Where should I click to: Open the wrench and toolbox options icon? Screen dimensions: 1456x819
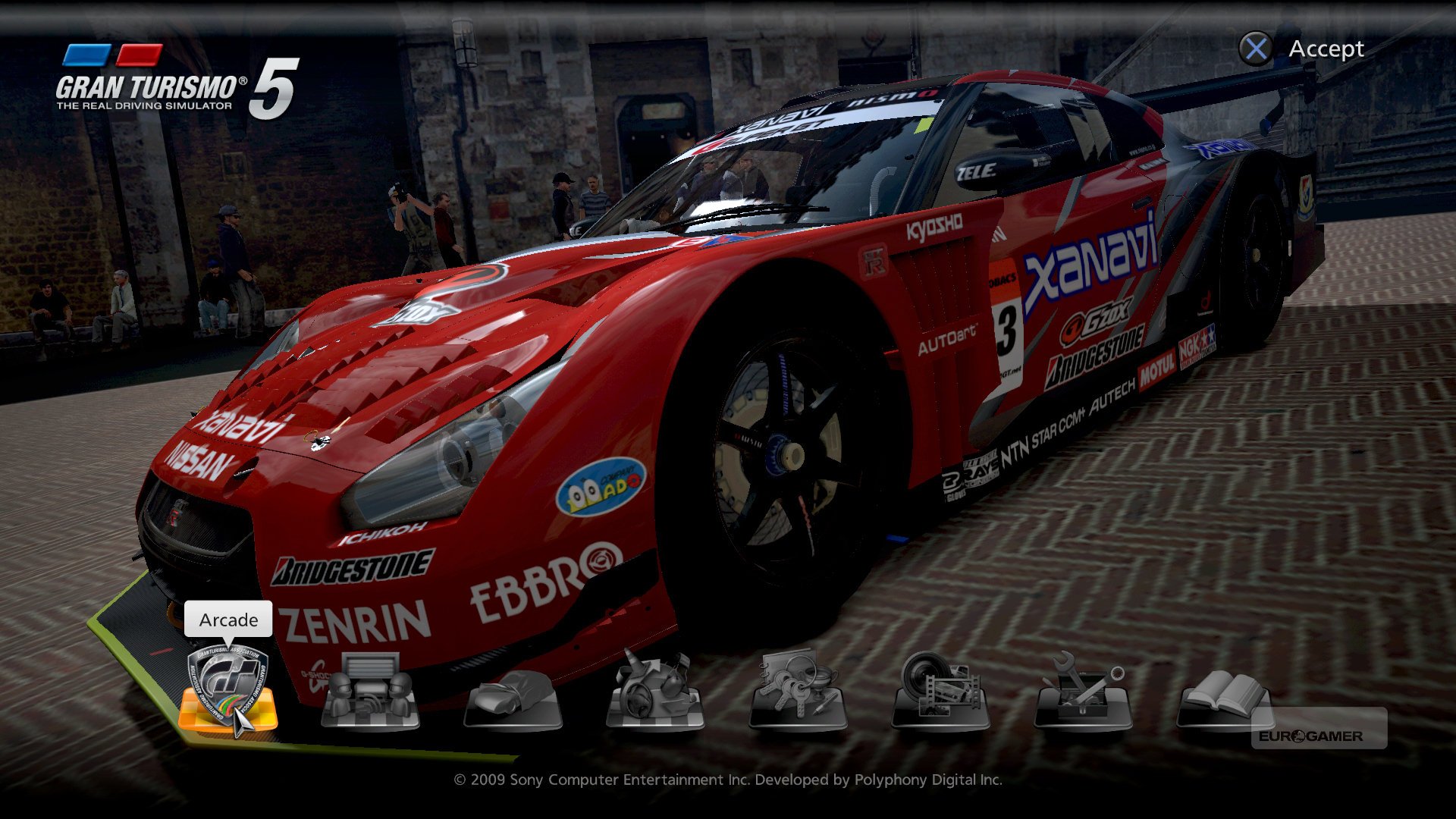pyautogui.click(x=1083, y=690)
